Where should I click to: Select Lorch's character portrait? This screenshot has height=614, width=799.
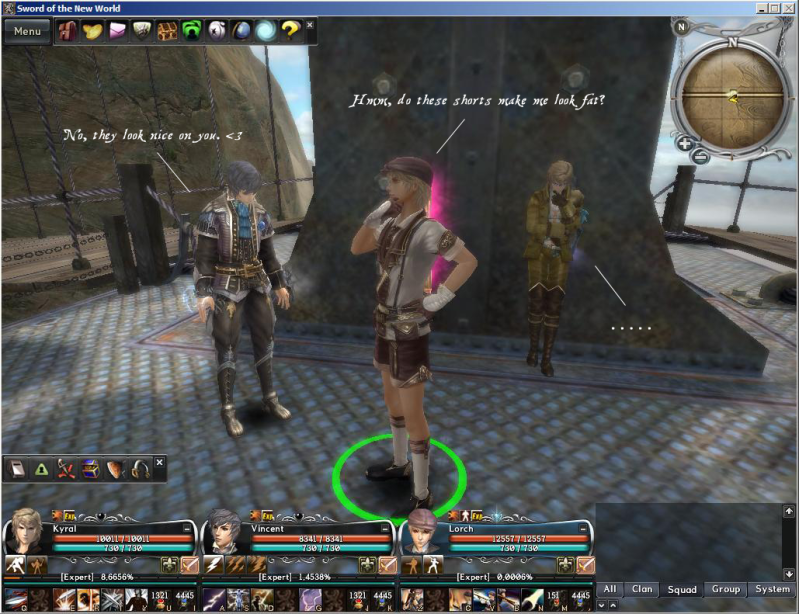422,533
